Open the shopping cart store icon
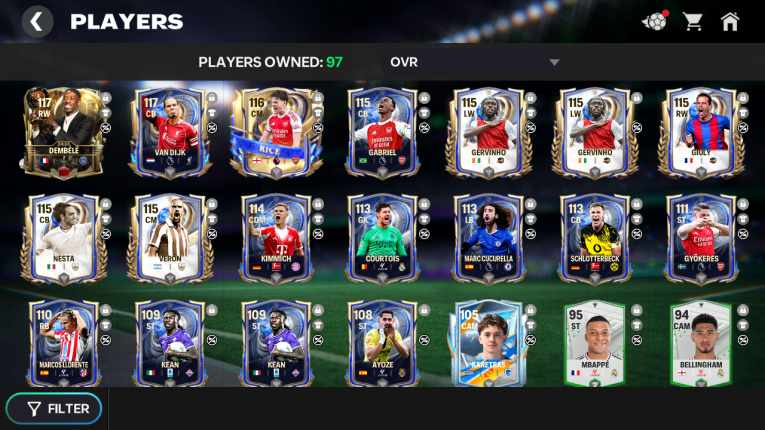Viewport: 765px width, 430px height. pos(692,21)
